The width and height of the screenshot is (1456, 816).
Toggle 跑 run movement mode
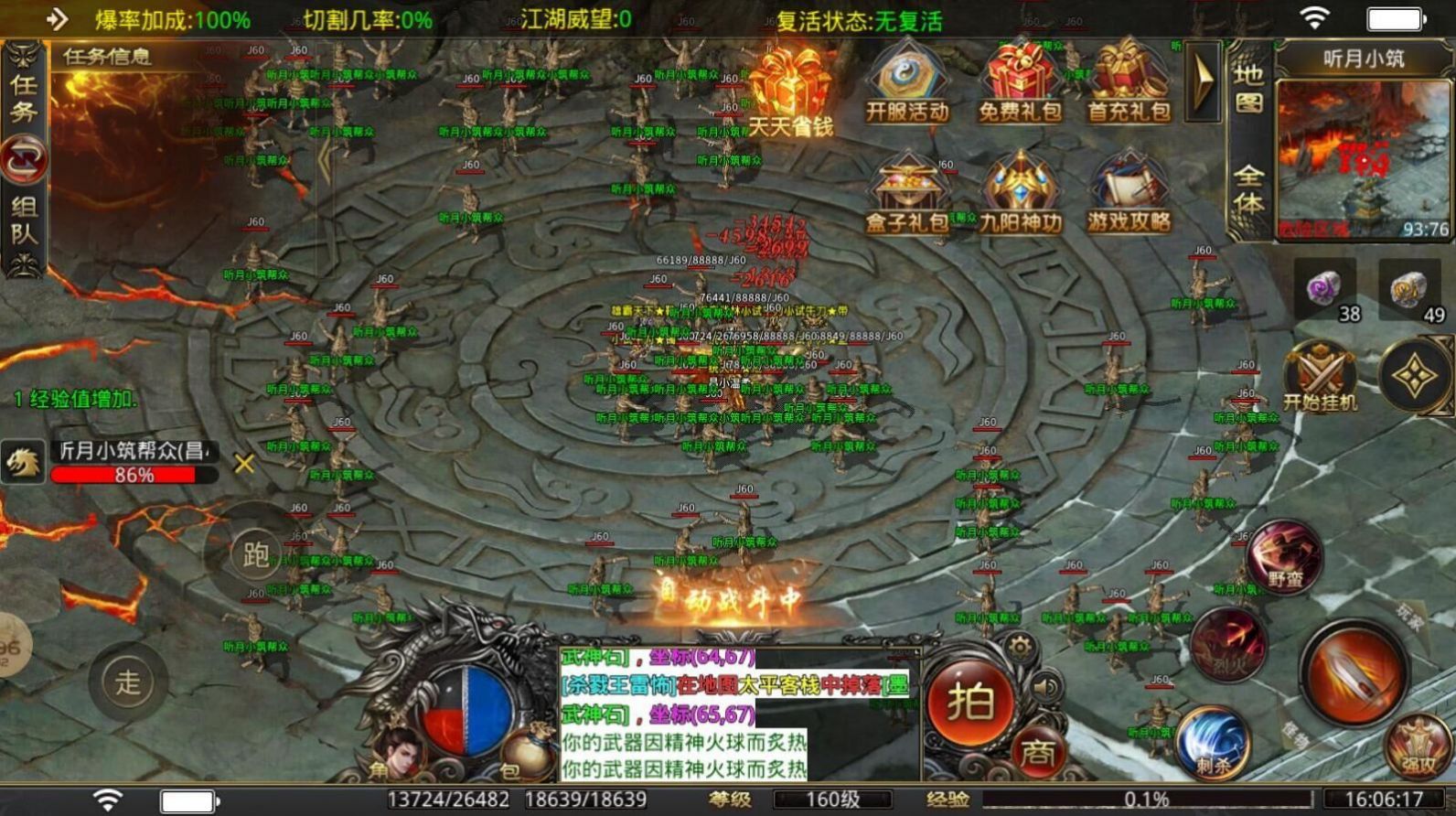click(x=255, y=553)
